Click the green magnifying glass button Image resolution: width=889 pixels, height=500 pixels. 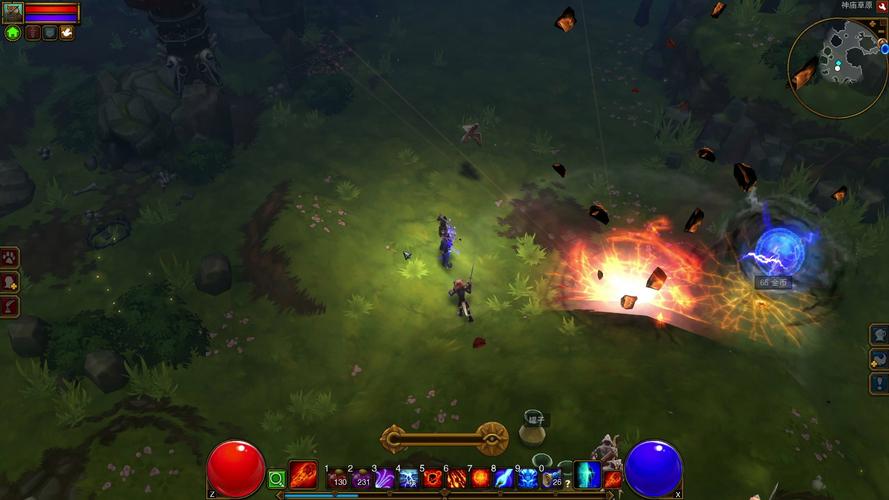(x=277, y=480)
